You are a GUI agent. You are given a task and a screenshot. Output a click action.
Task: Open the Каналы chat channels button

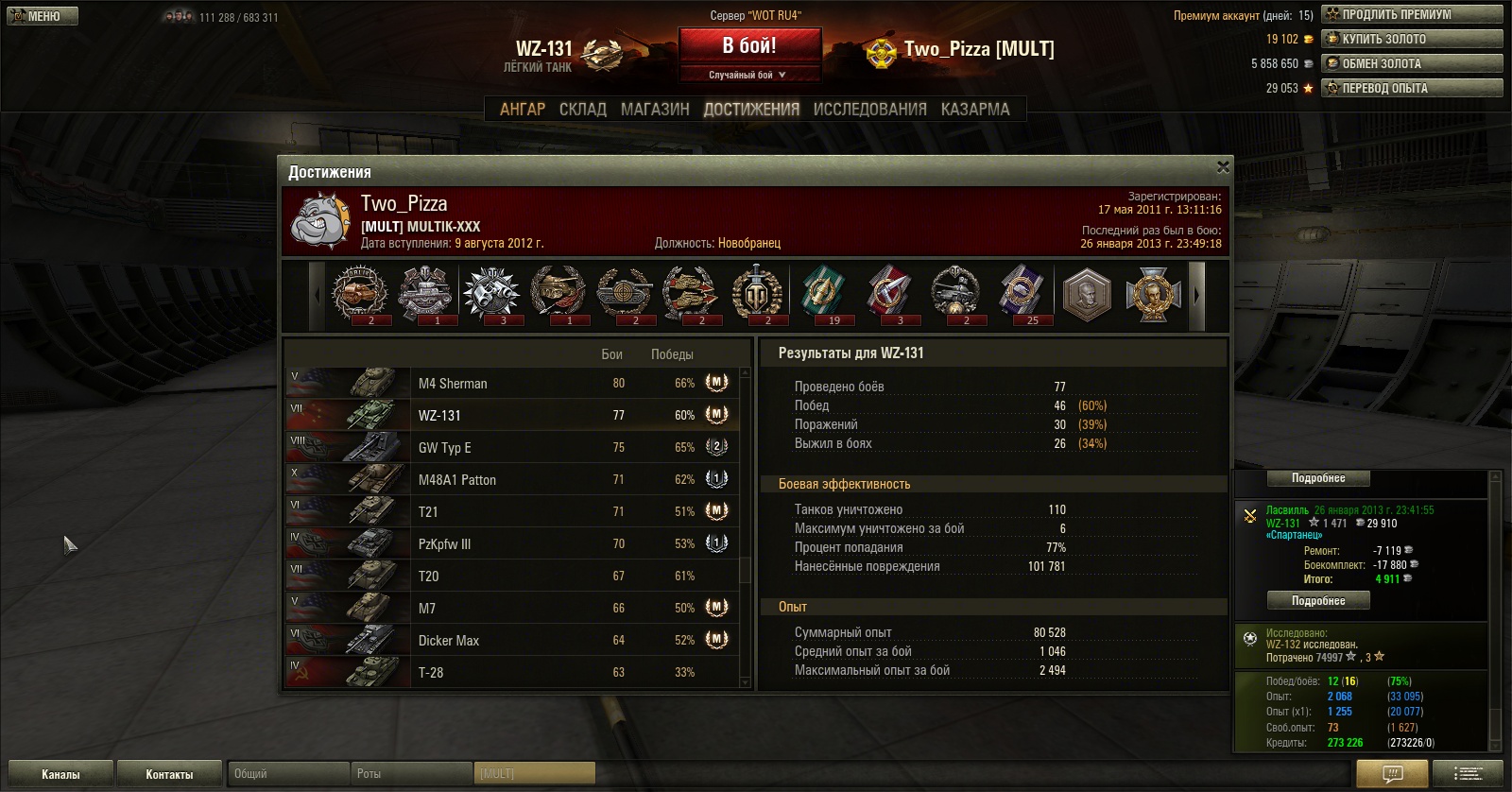[60, 774]
